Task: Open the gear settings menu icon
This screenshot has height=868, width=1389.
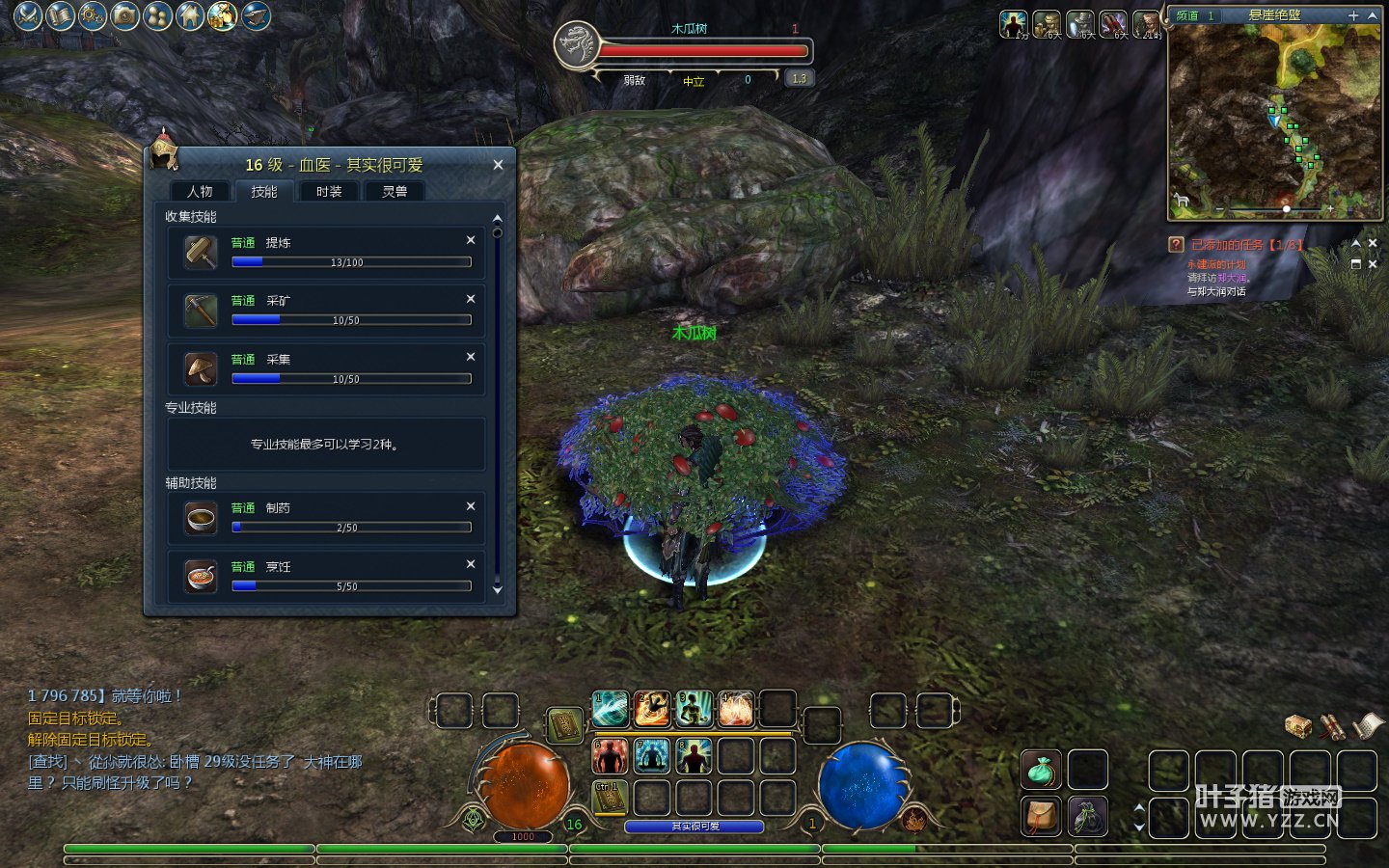Action: pos(93,15)
